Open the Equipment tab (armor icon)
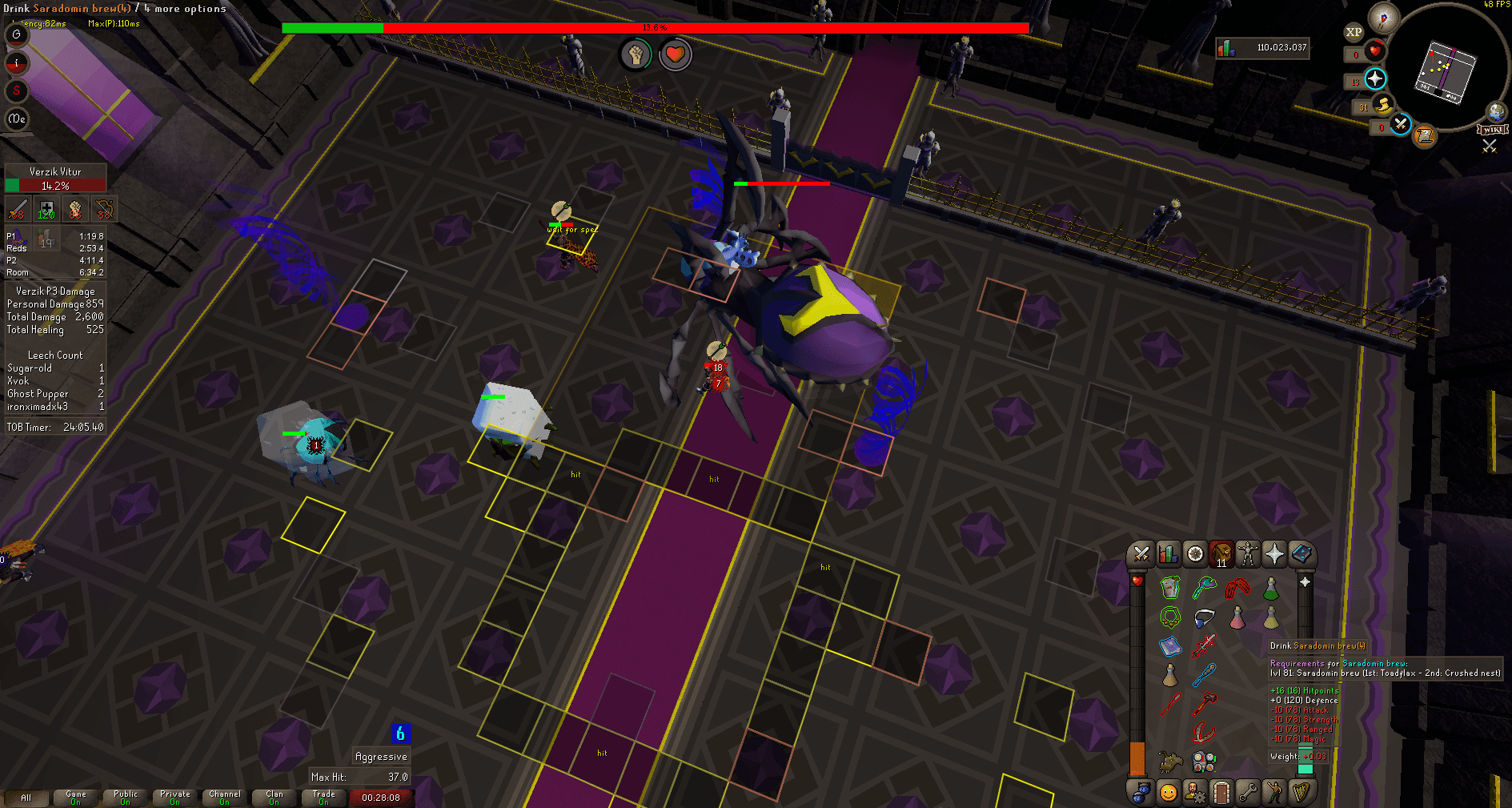 (x=1248, y=554)
